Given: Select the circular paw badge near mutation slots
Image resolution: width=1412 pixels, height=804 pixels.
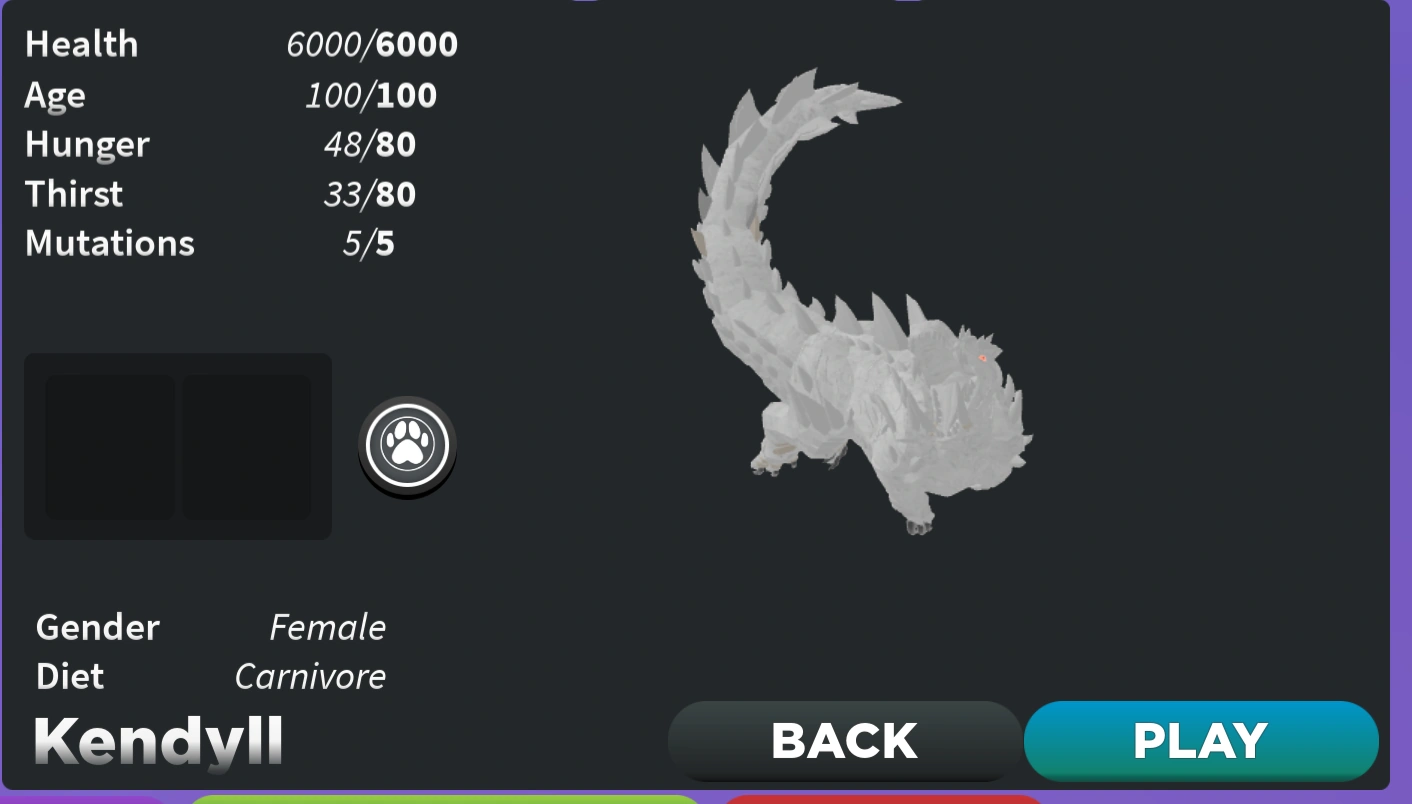Looking at the screenshot, I should pos(407,445).
